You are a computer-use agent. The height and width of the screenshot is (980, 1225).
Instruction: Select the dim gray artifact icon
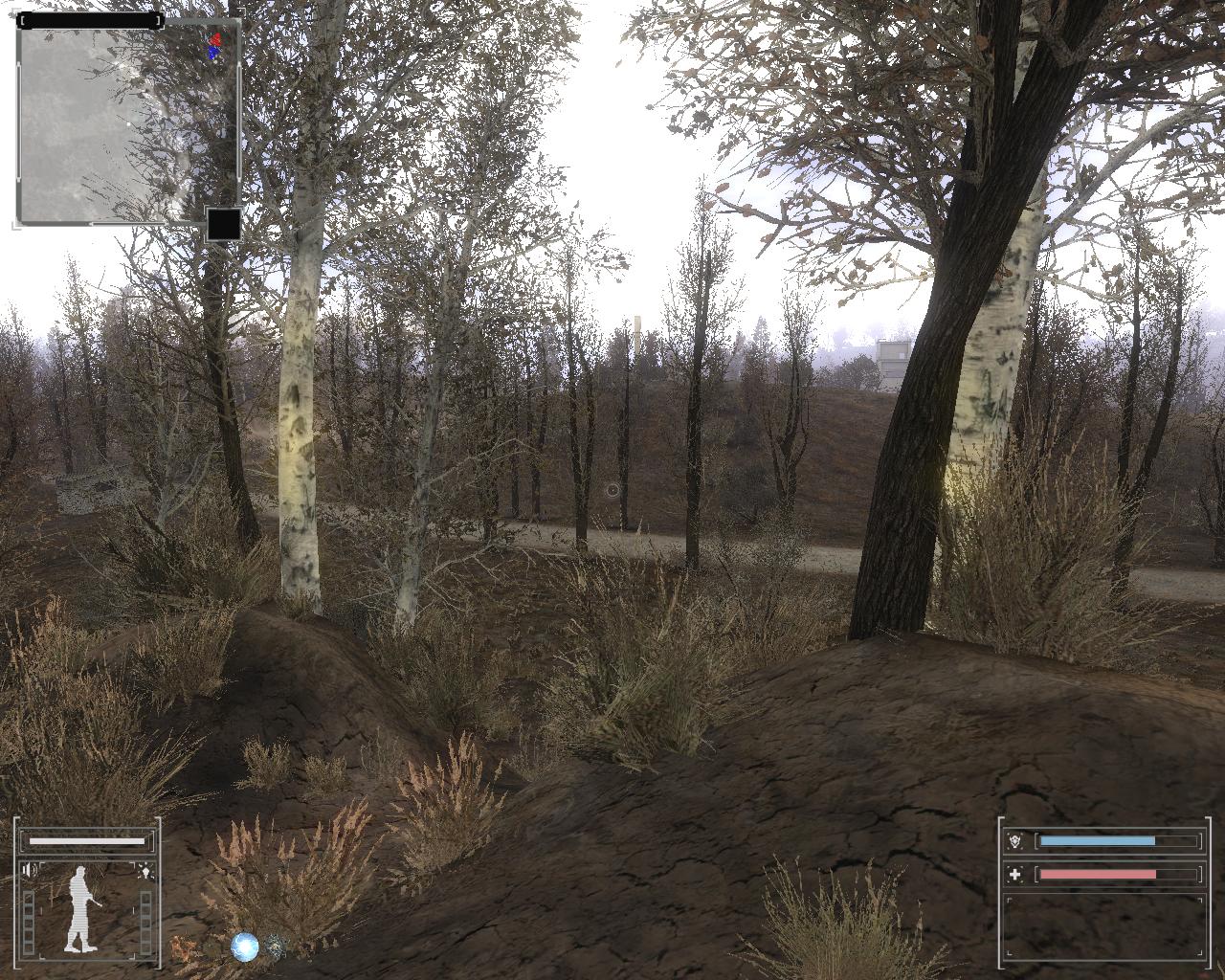pos(276,947)
